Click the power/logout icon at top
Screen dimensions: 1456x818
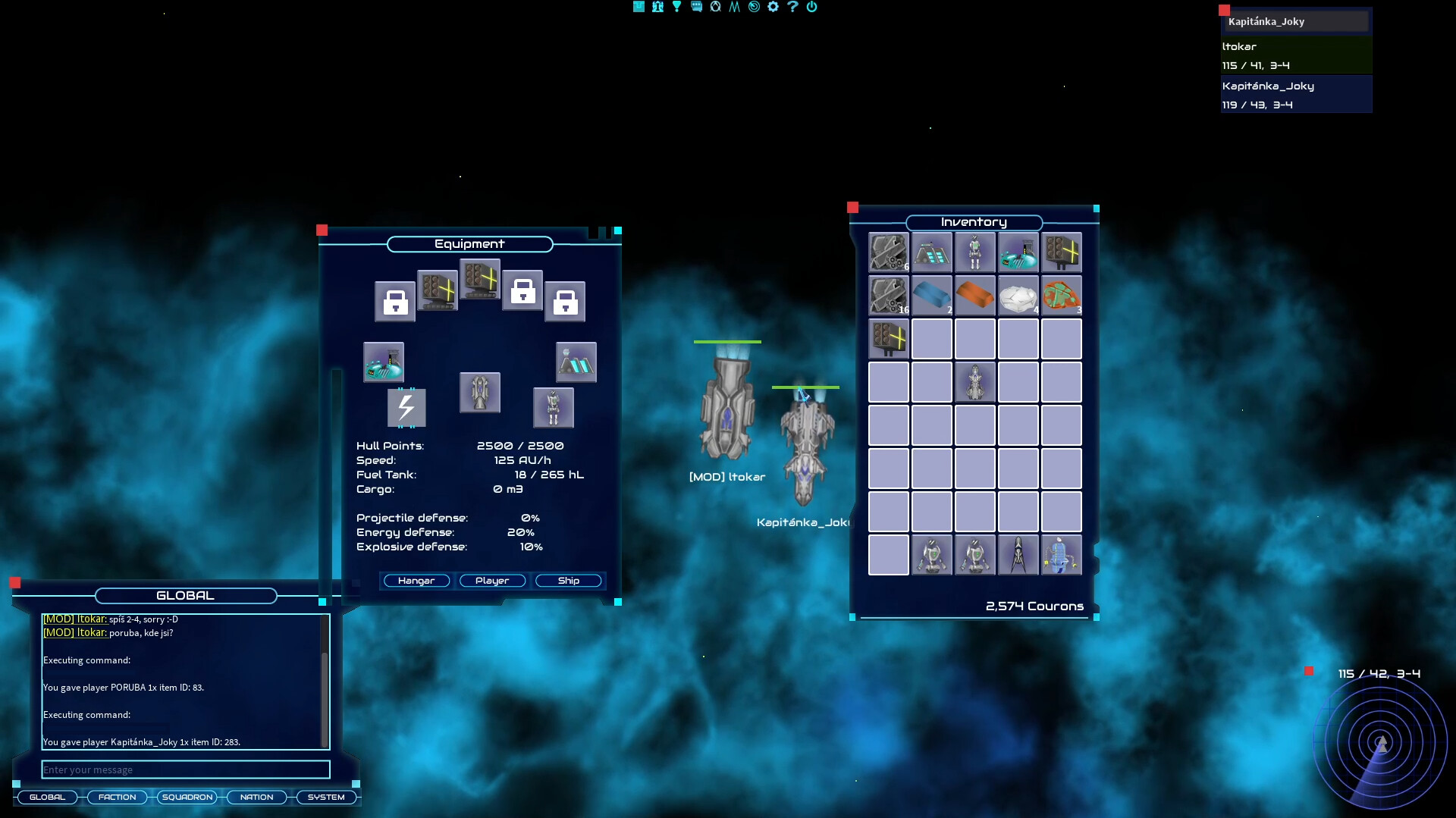click(812, 7)
